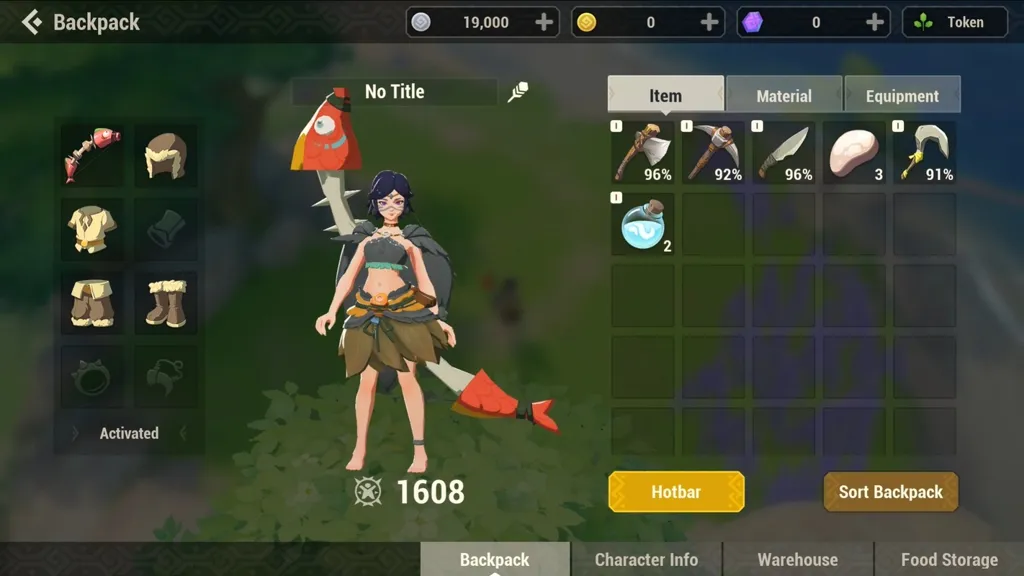This screenshot has width=1024, height=576.
Task: Open the Food Storage tab
Action: 948,559
